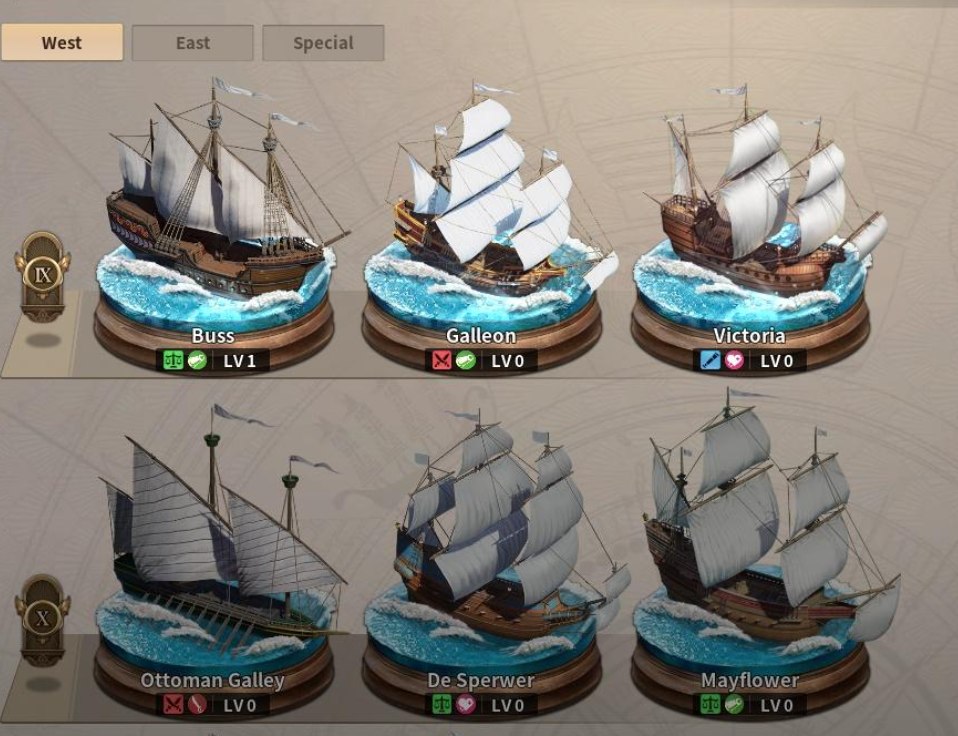Screen dimensions: 958x736
Task: Switch to the West tab
Action: pos(62,43)
